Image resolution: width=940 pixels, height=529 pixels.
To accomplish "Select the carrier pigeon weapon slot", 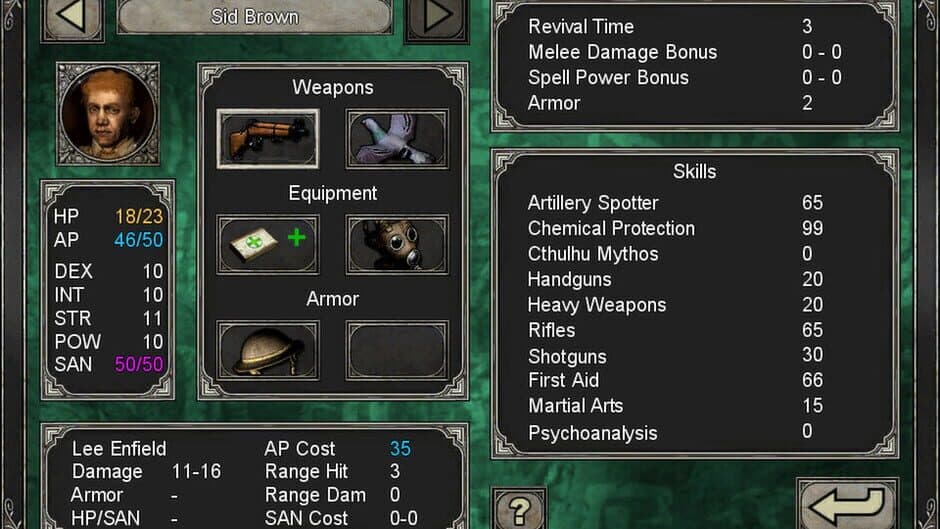I will click(x=397, y=138).
